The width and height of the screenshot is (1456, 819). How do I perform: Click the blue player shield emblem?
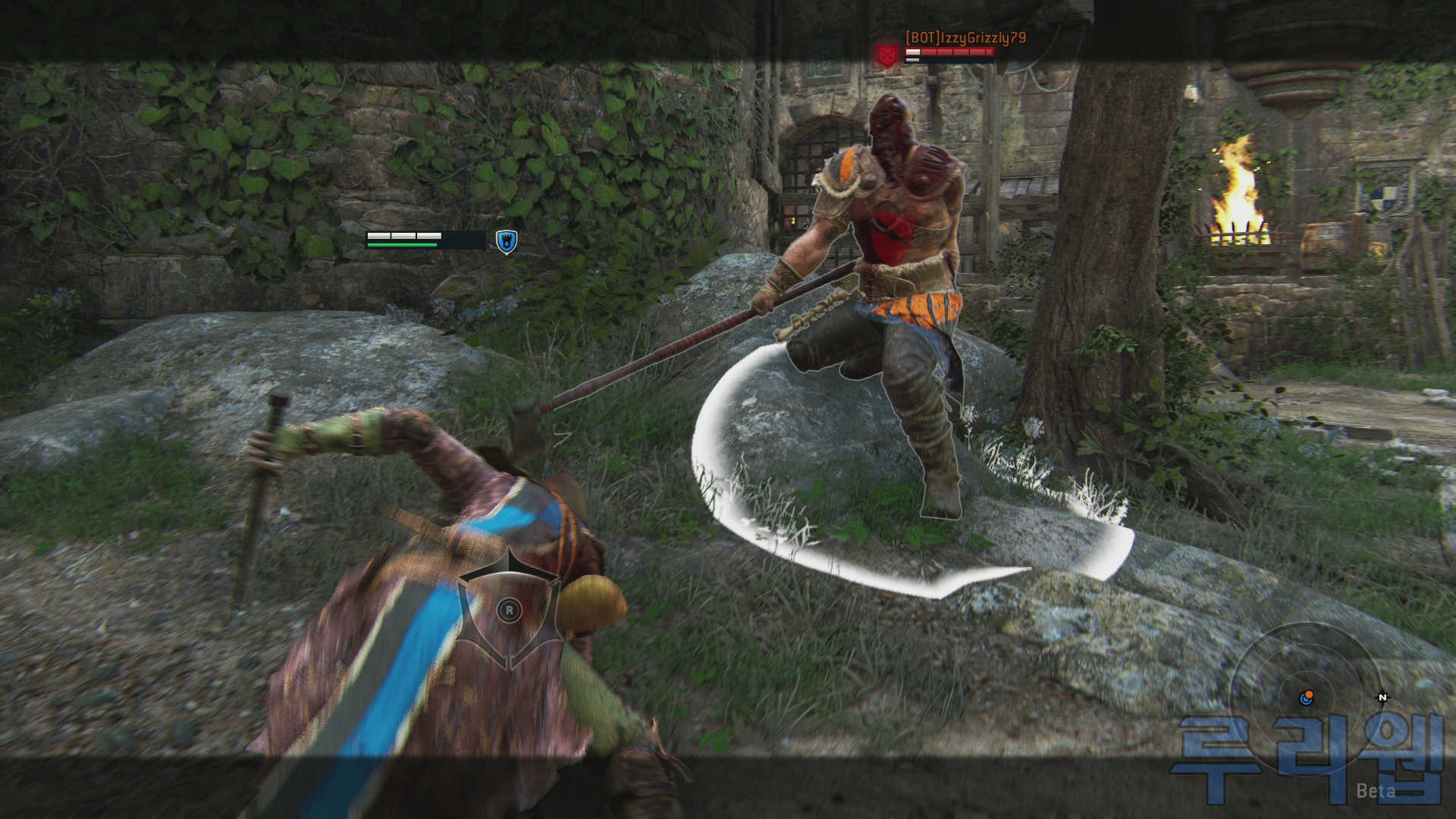pyautogui.click(x=506, y=241)
